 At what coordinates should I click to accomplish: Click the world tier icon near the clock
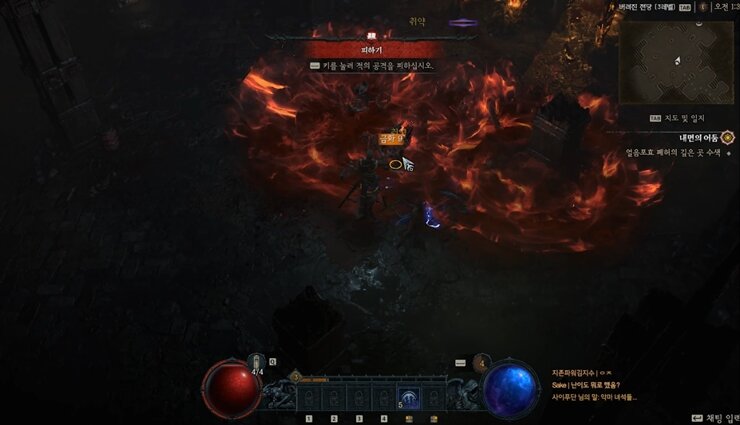coord(703,6)
